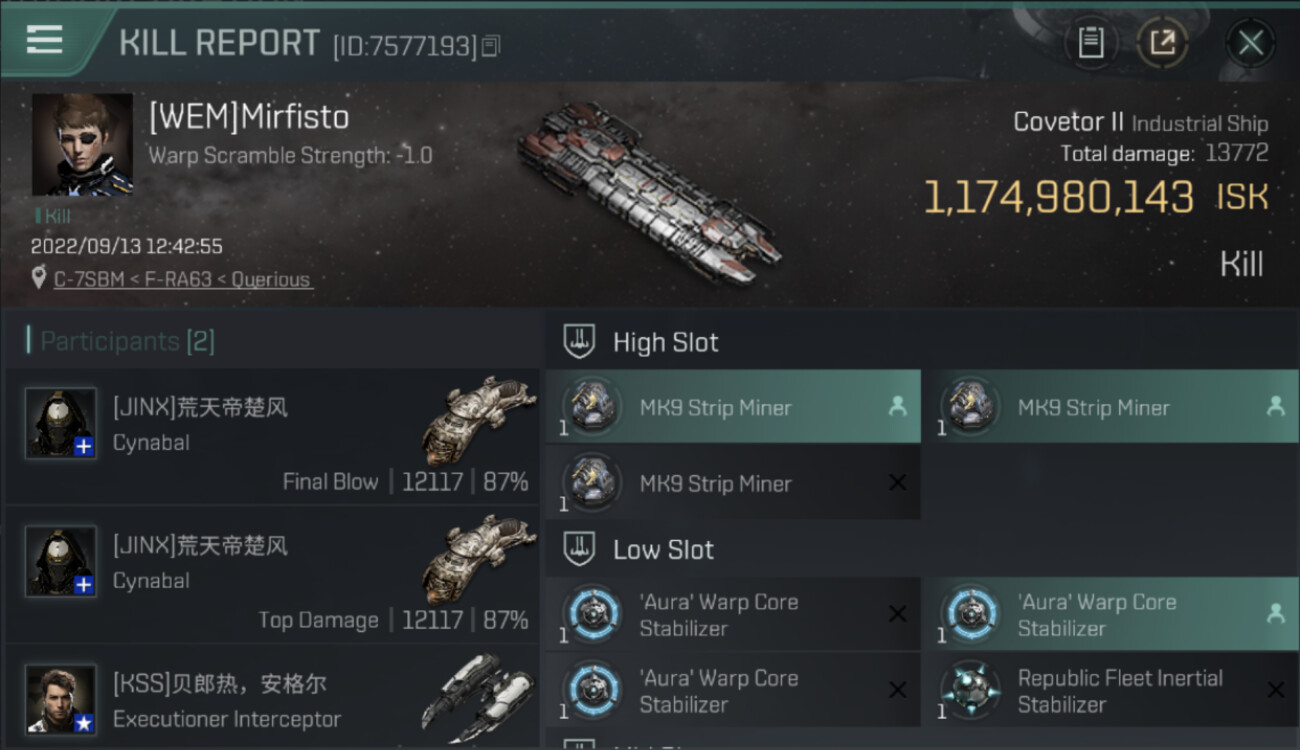The width and height of the screenshot is (1300, 750).
Task: Select the destroyed MK9 Strip Miner
Action: [x=733, y=484]
